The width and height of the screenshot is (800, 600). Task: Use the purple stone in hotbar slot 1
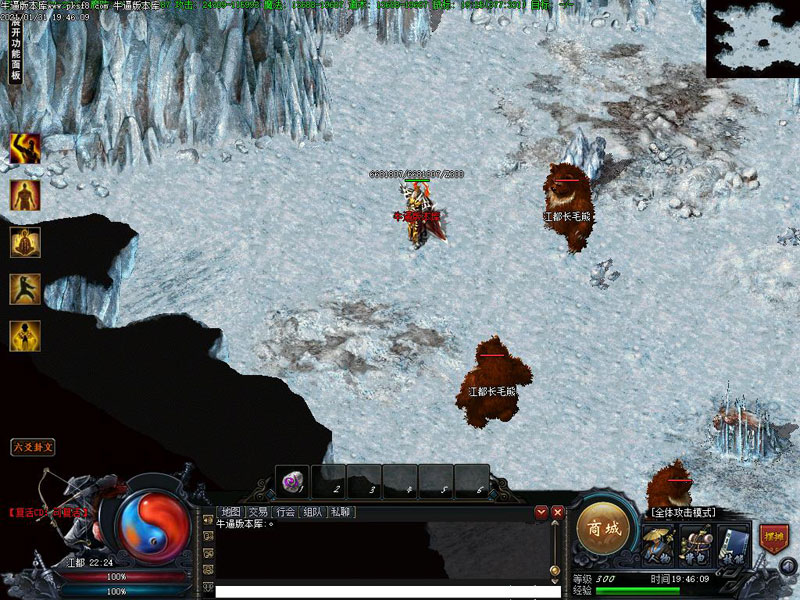(293, 482)
